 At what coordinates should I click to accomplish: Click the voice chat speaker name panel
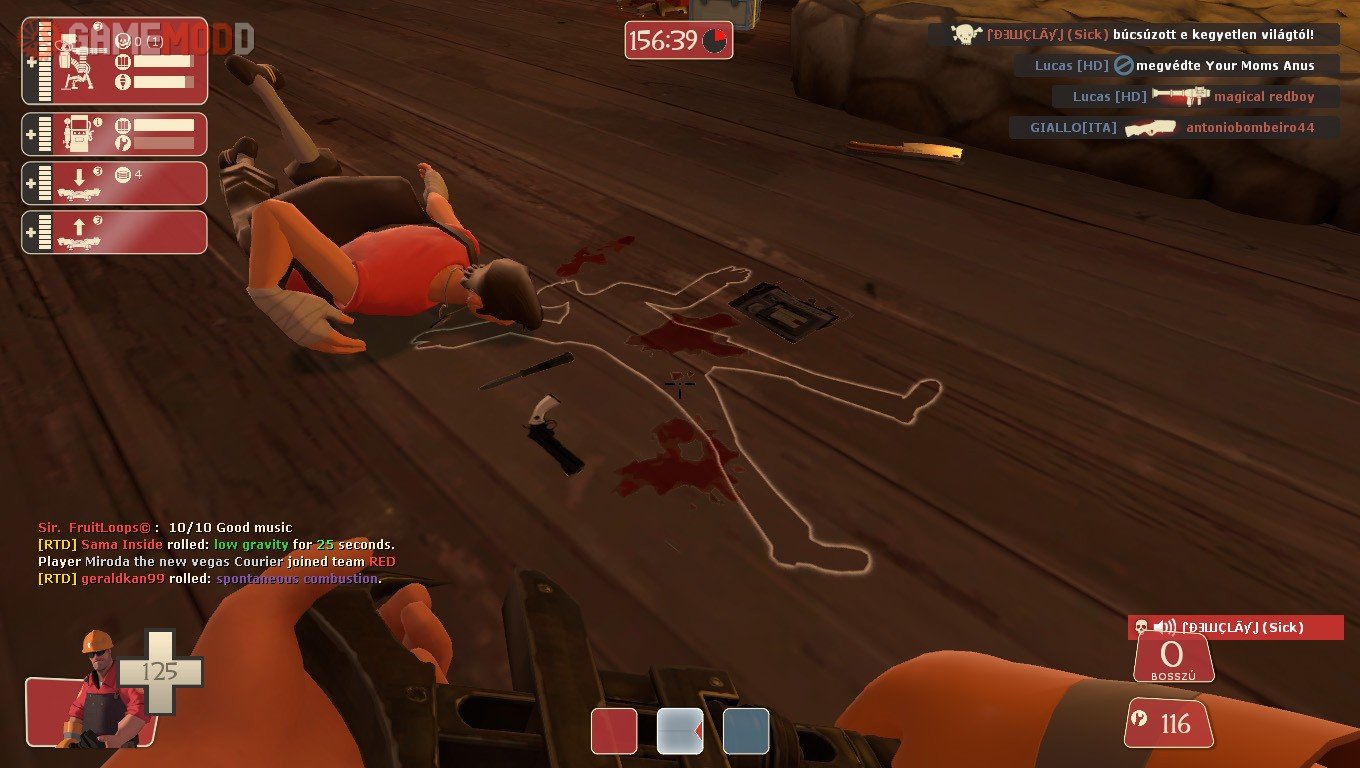1236,627
